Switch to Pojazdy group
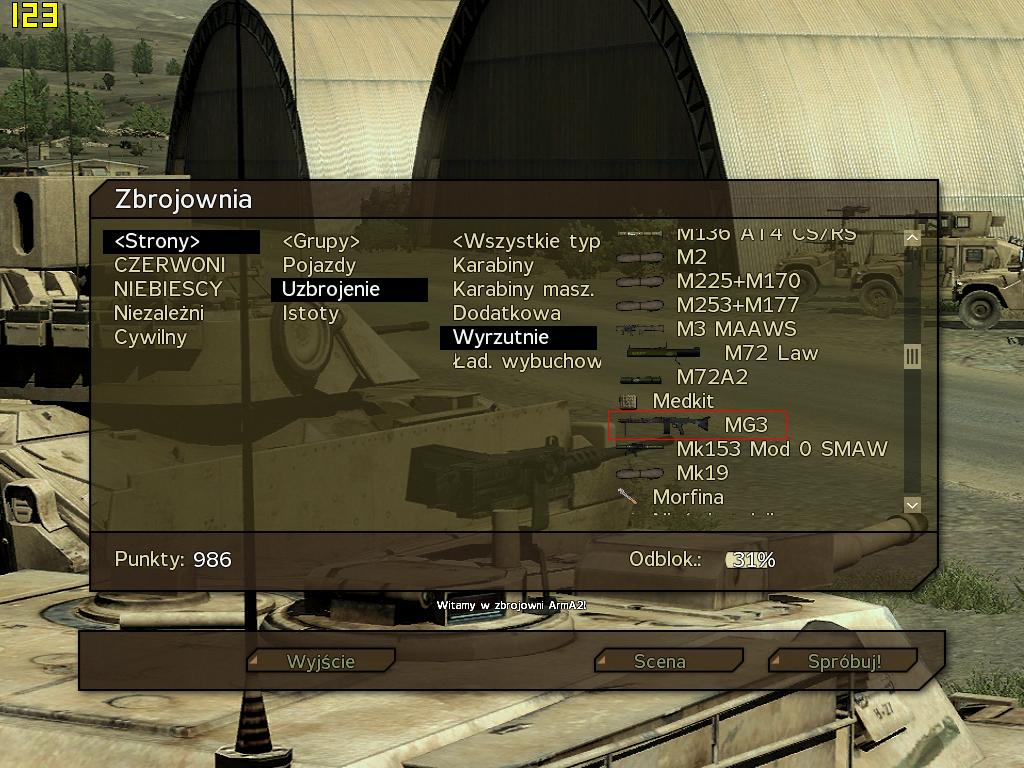This screenshot has height=768, width=1024. (319, 265)
